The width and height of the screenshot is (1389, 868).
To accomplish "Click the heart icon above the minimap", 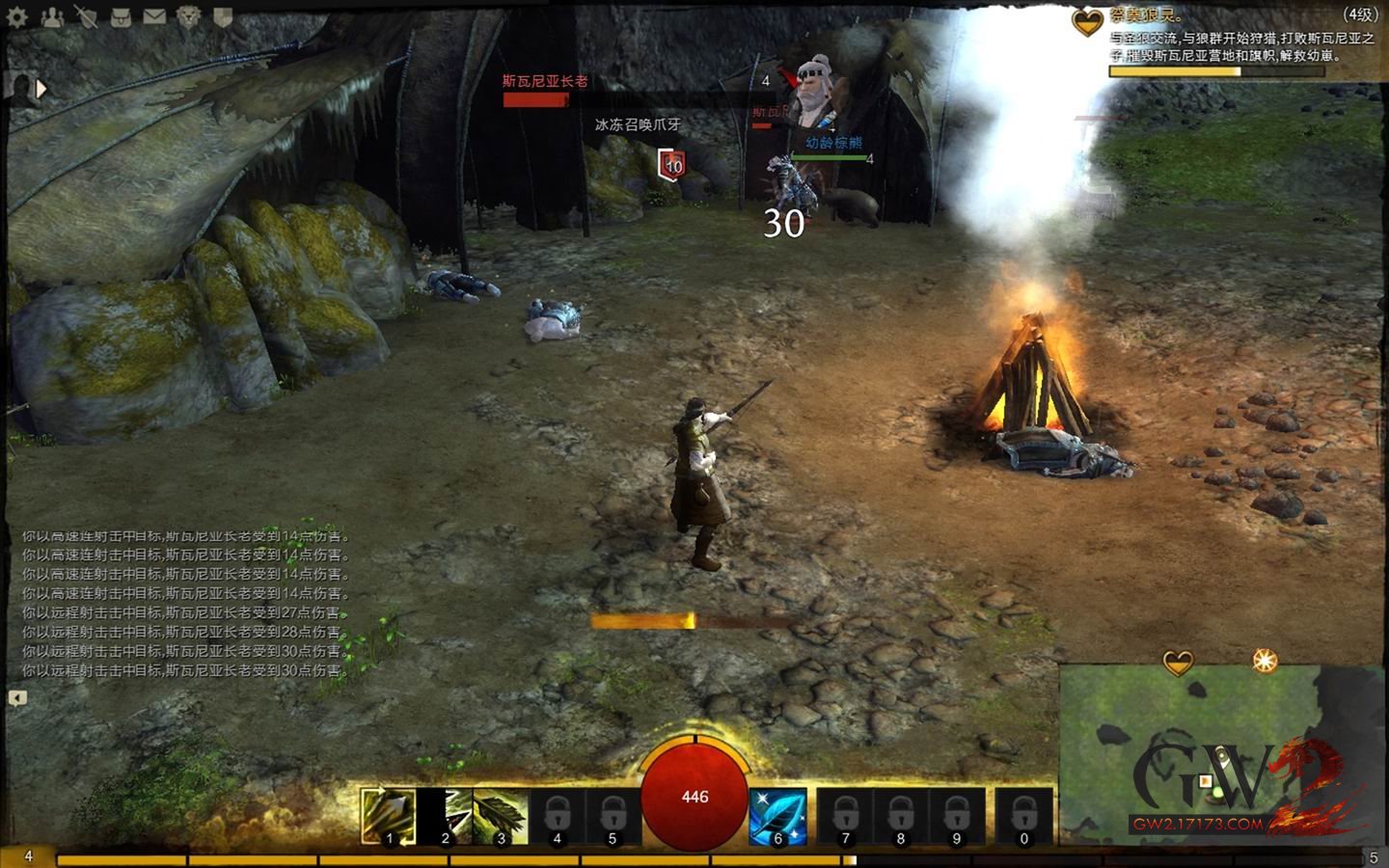I will 1178,663.
